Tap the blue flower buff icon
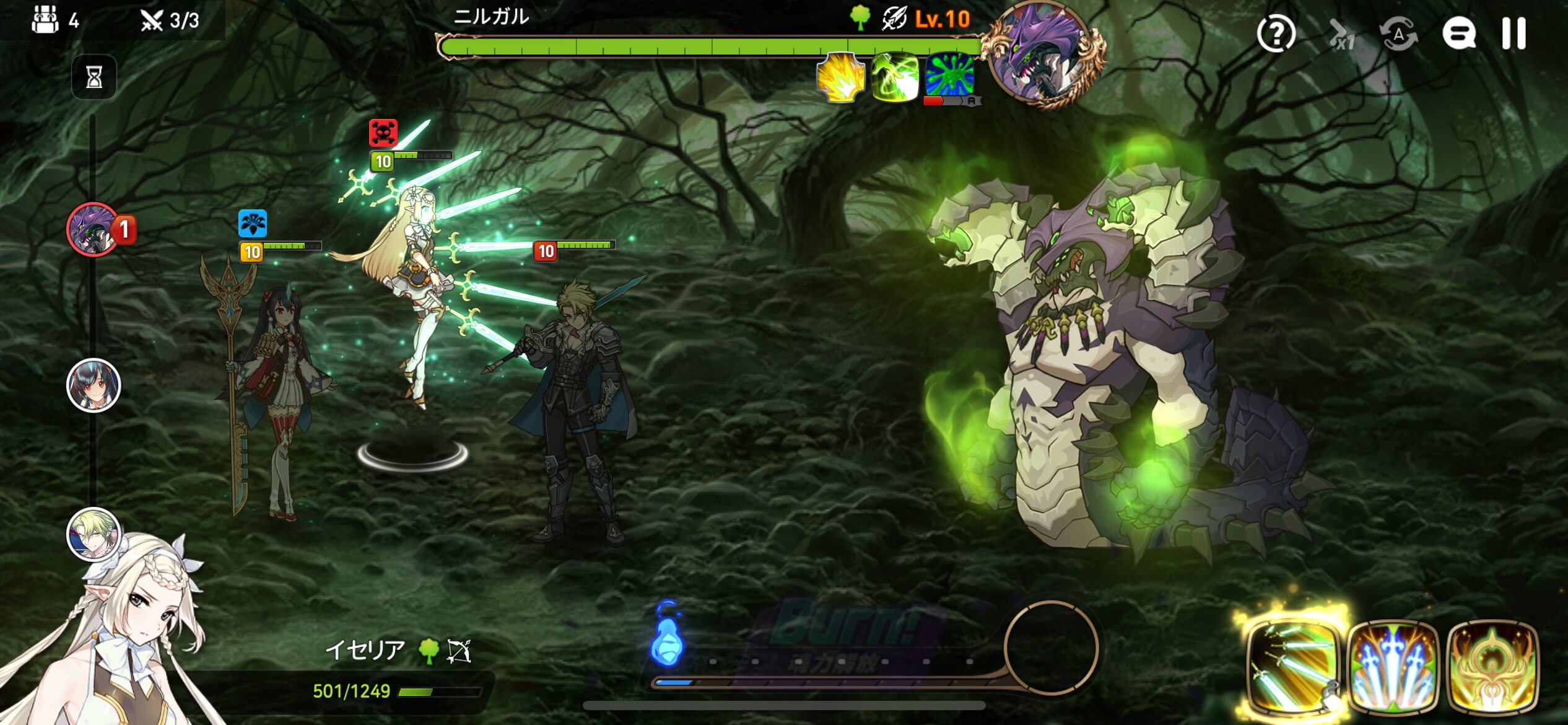 [x=253, y=223]
